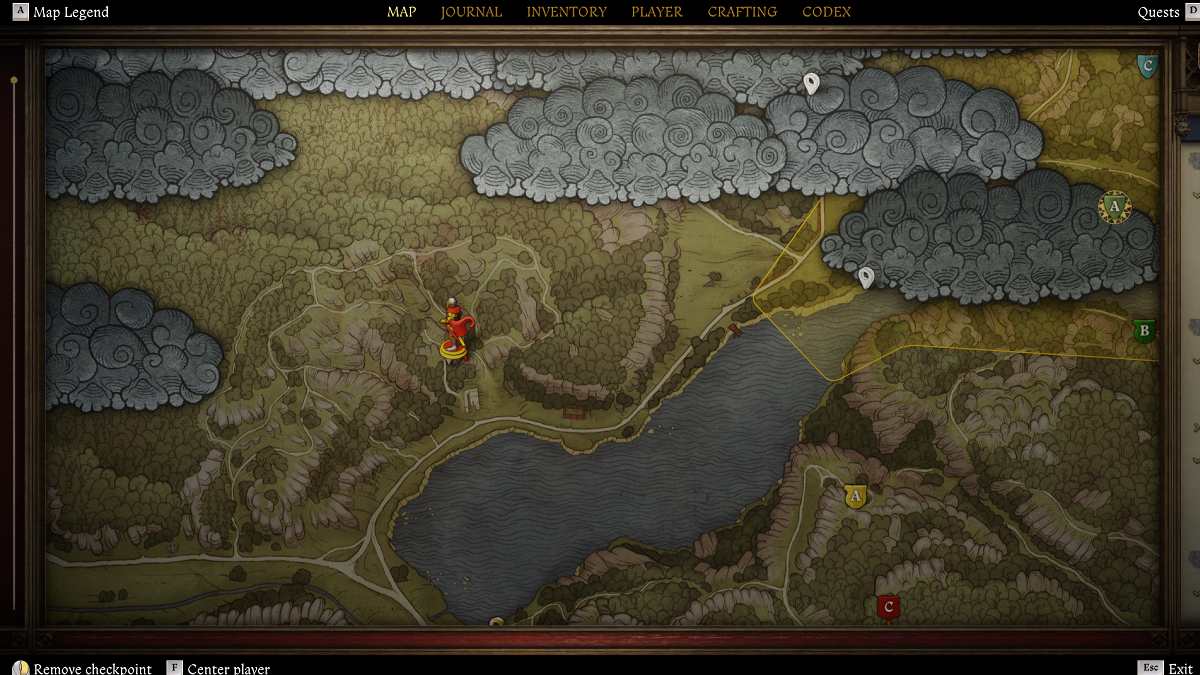Viewport: 1200px width, 675px height.
Task: Open the Codex tab
Action: click(x=826, y=12)
